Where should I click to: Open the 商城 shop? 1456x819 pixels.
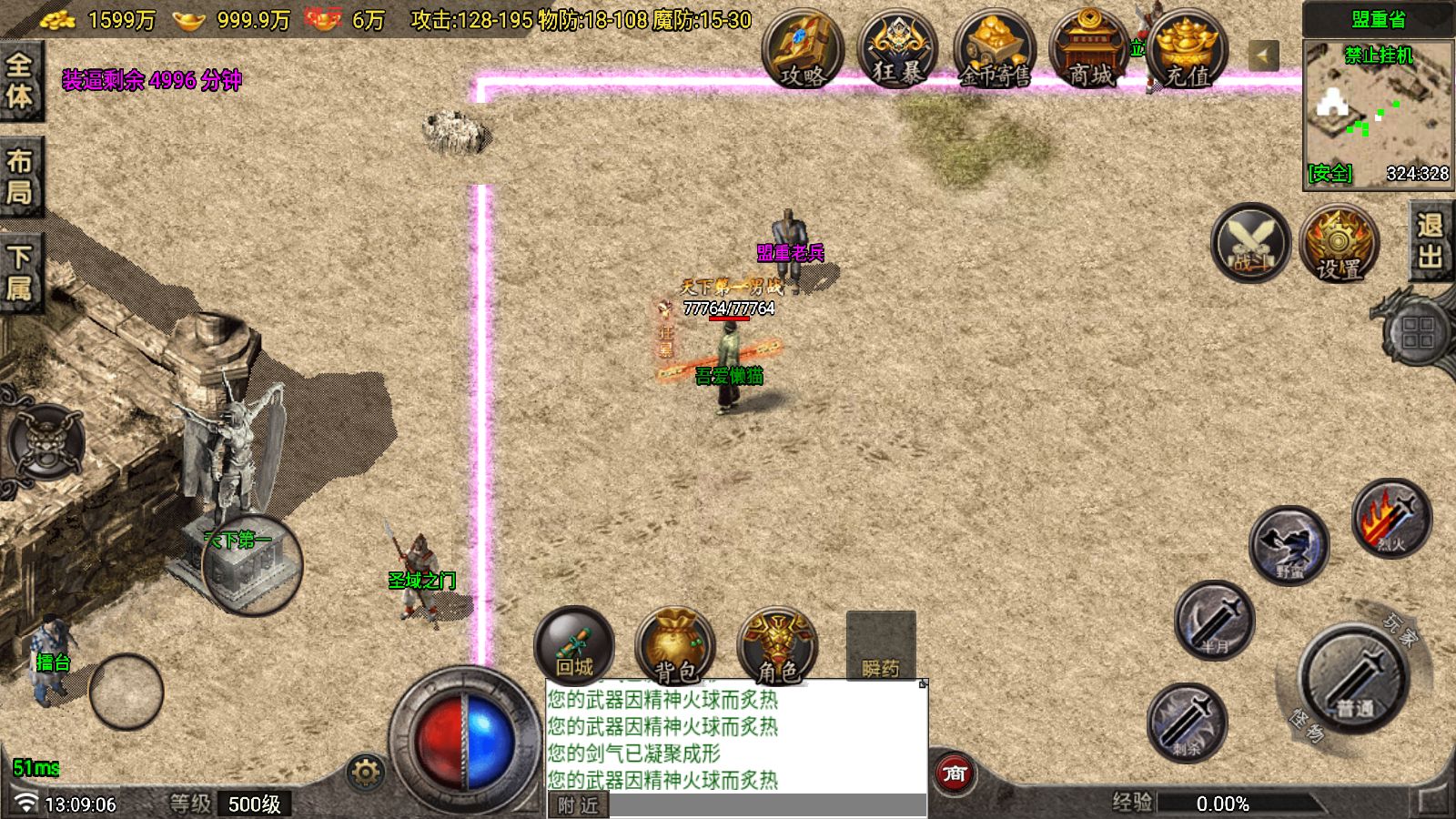tap(1089, 51)
